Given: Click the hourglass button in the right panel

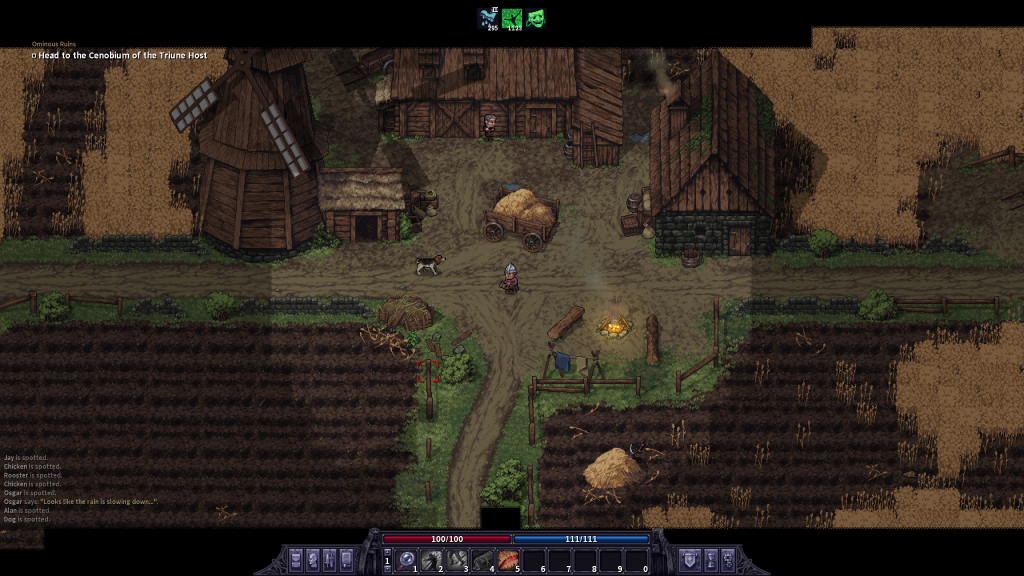Looking at the screenshot, I should point(712,559).
